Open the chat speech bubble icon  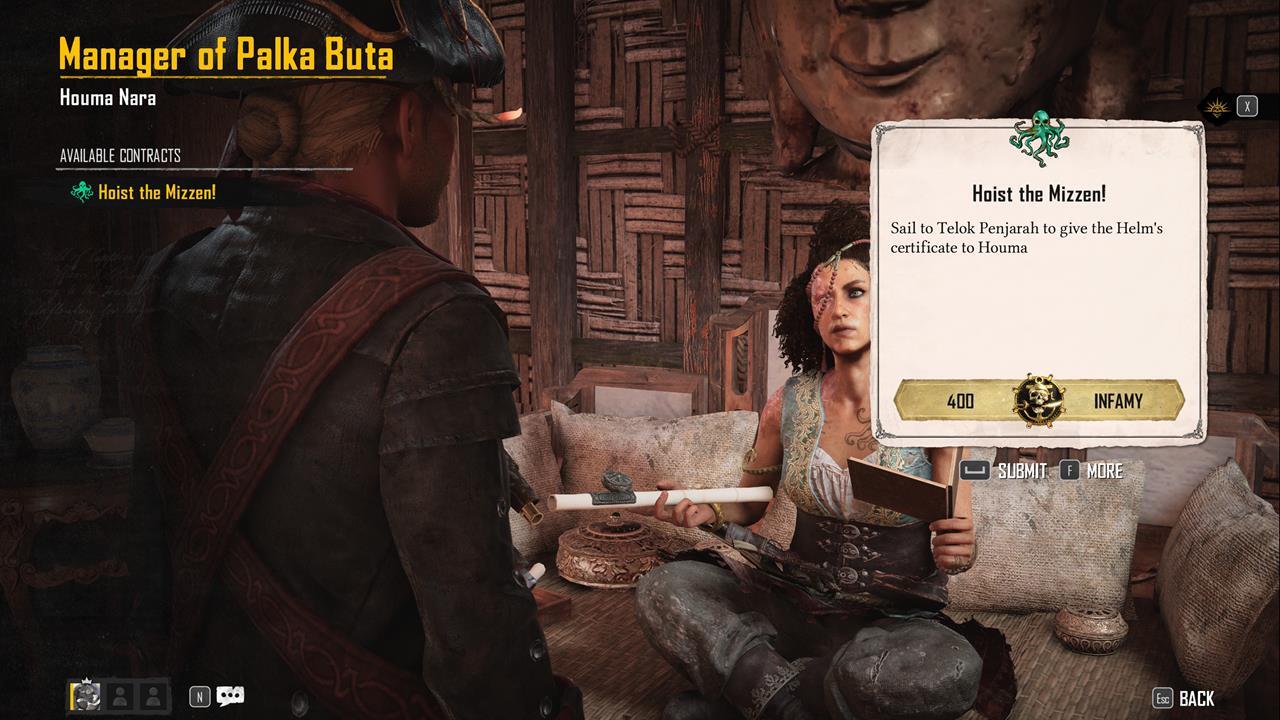tap(231, 696)
